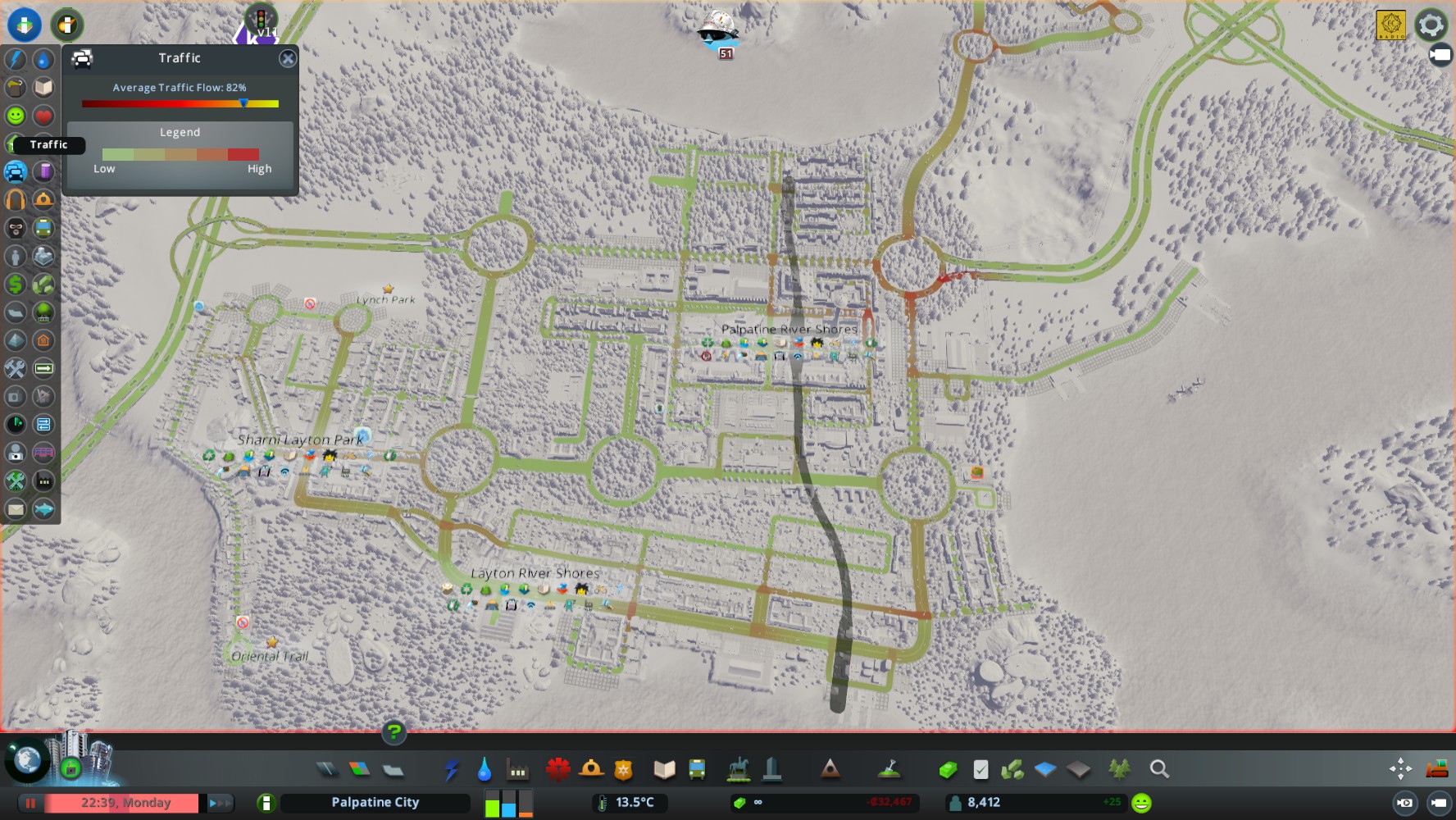Open the radio station panel
Image resolution: width=1456 pixels, height=820 pixels.
coord(1390,25)
